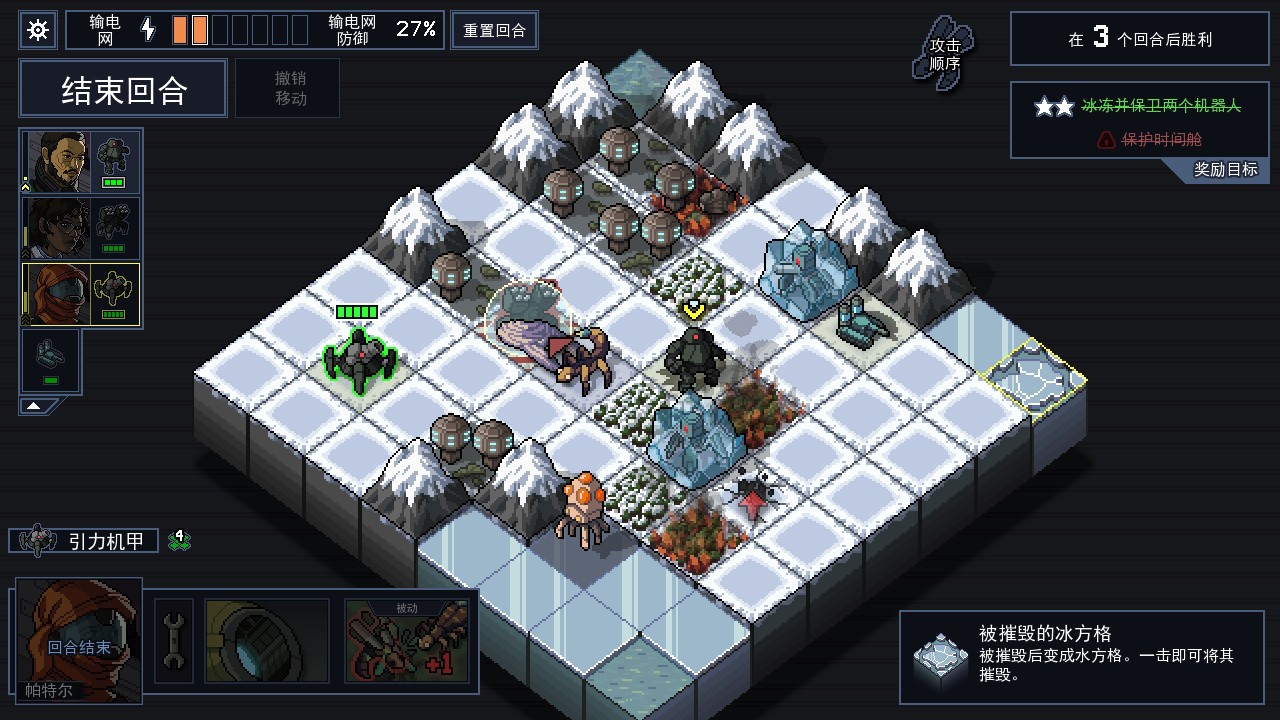Screen dimensions: 1280x720
Task: Click the grayed 撤销移动 undo move button
Action: tap(287, 88)
